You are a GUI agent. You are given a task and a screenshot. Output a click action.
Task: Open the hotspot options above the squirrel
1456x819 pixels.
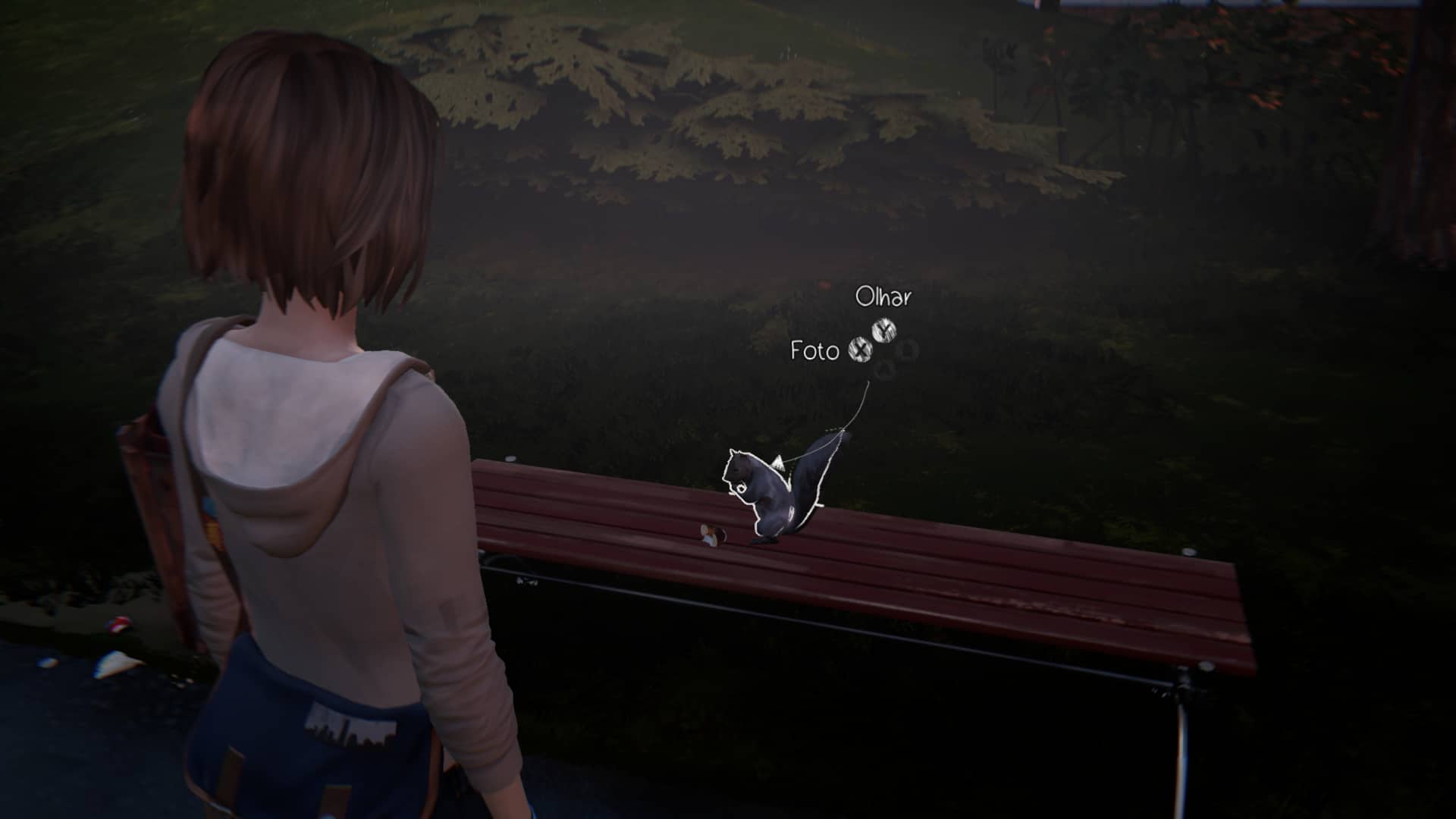[864, 334]
